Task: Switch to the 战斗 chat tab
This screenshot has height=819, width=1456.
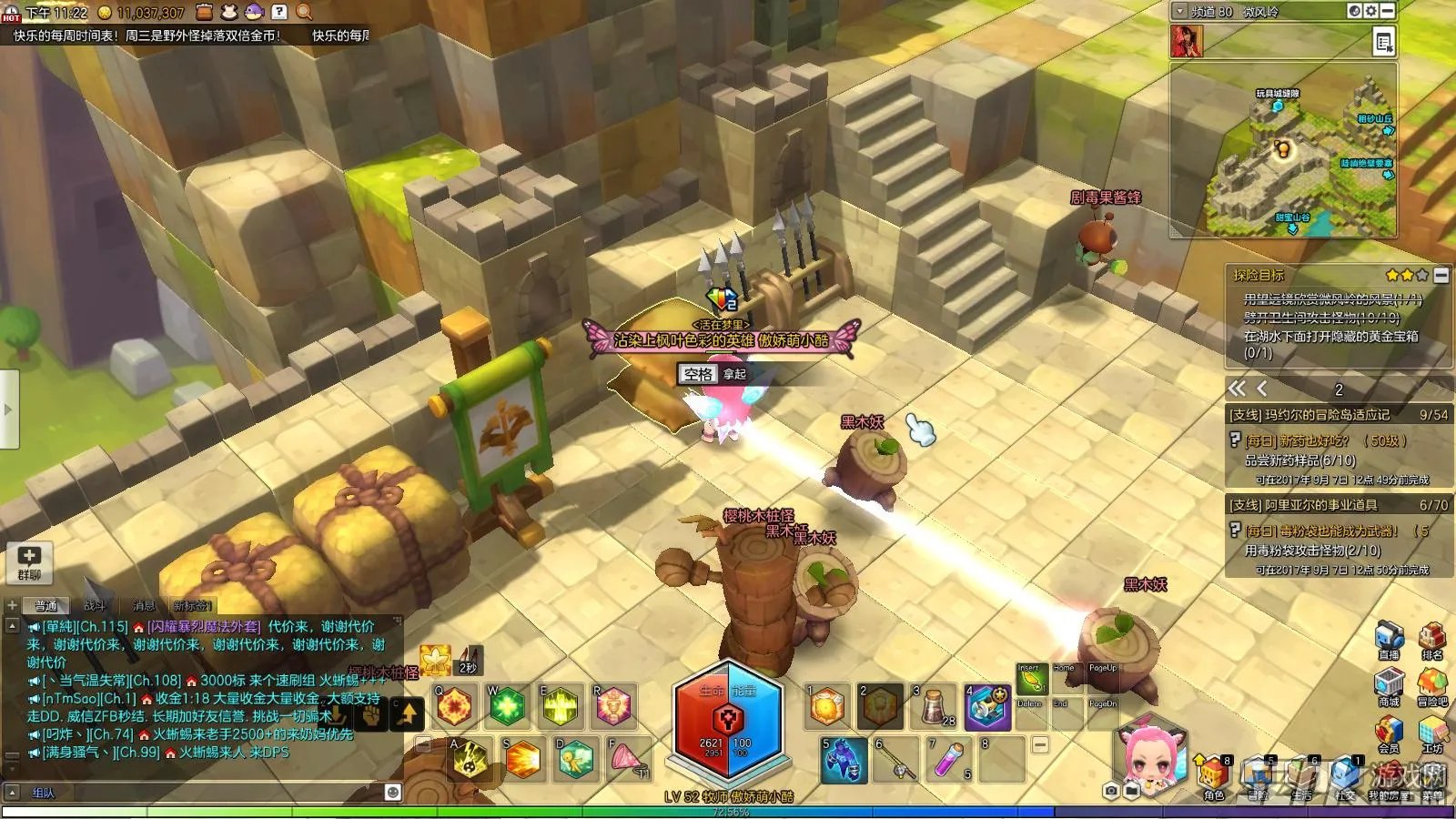Action: click(x=95, y=605)
